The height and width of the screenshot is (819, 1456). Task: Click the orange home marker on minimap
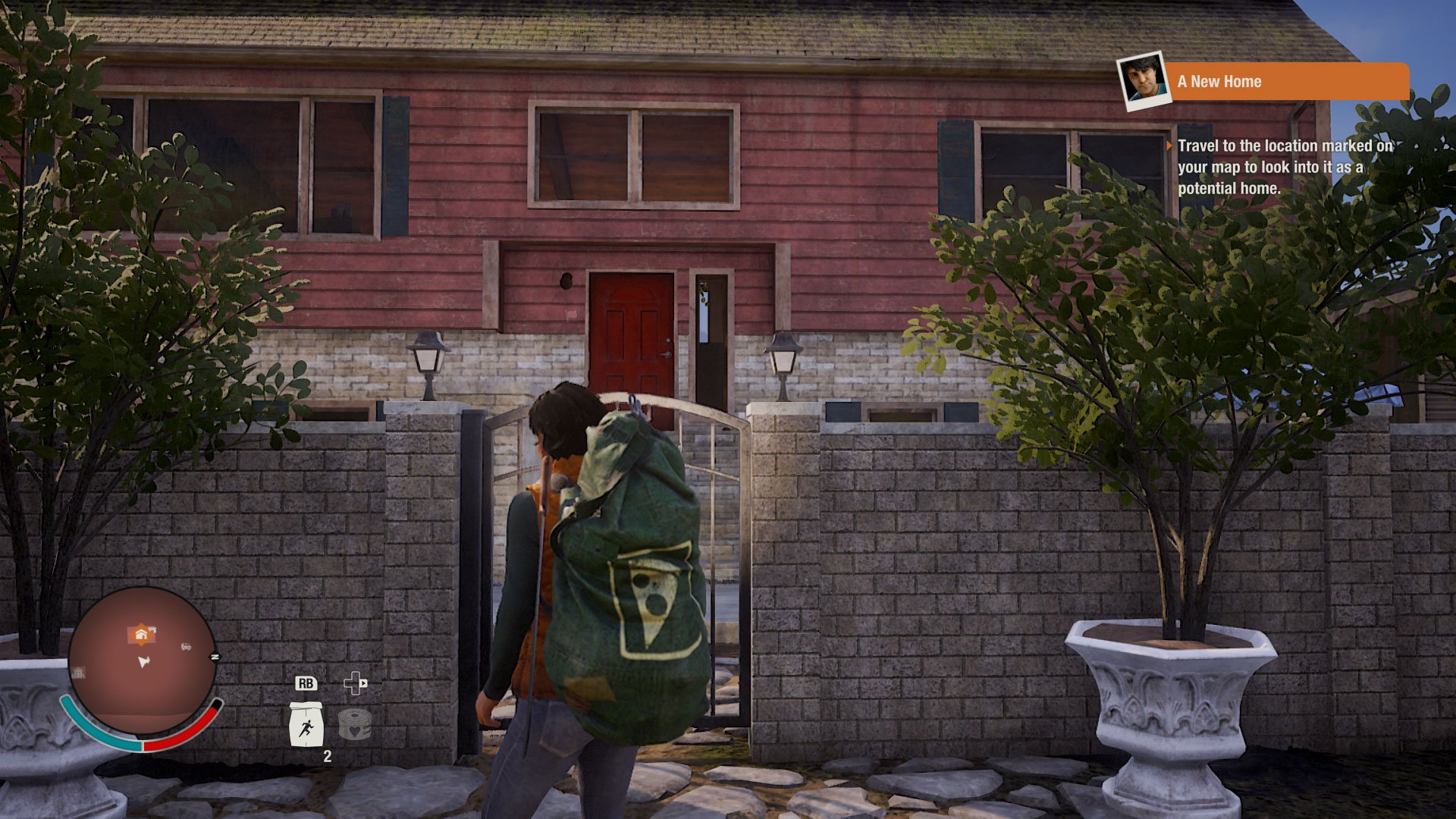point(141,634)
